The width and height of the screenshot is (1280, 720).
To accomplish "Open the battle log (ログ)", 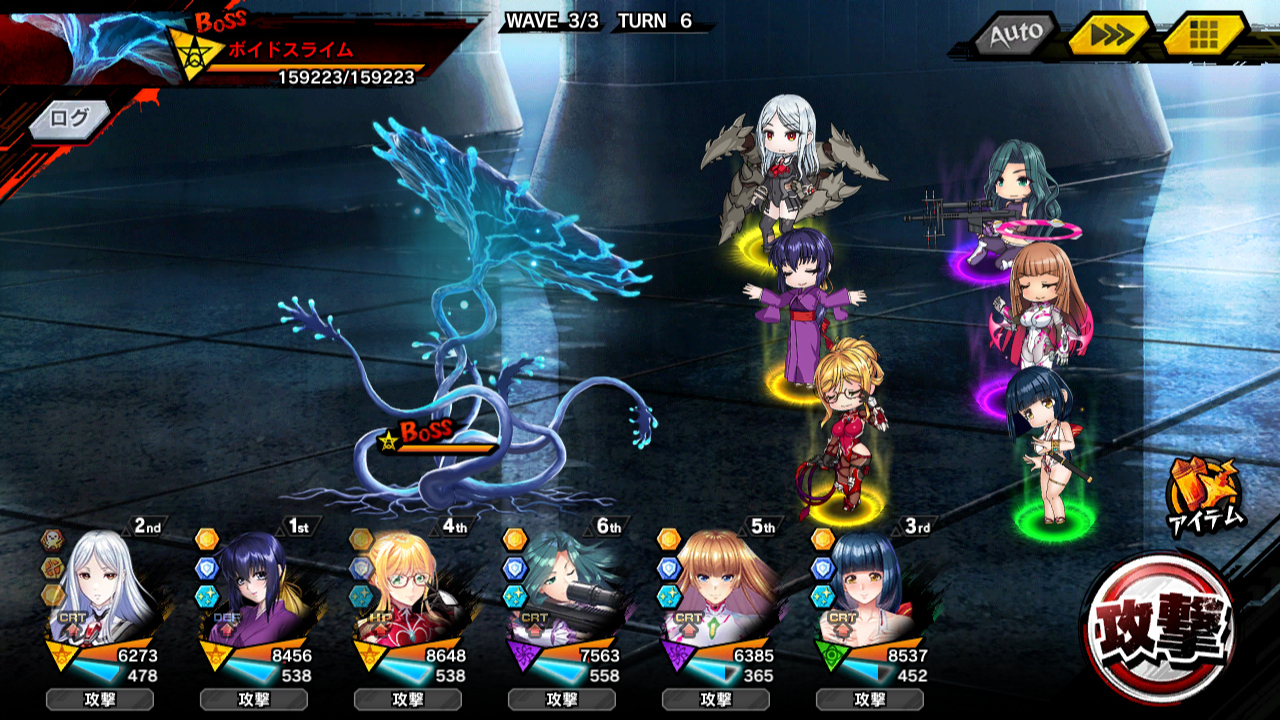I will [70, 118].
